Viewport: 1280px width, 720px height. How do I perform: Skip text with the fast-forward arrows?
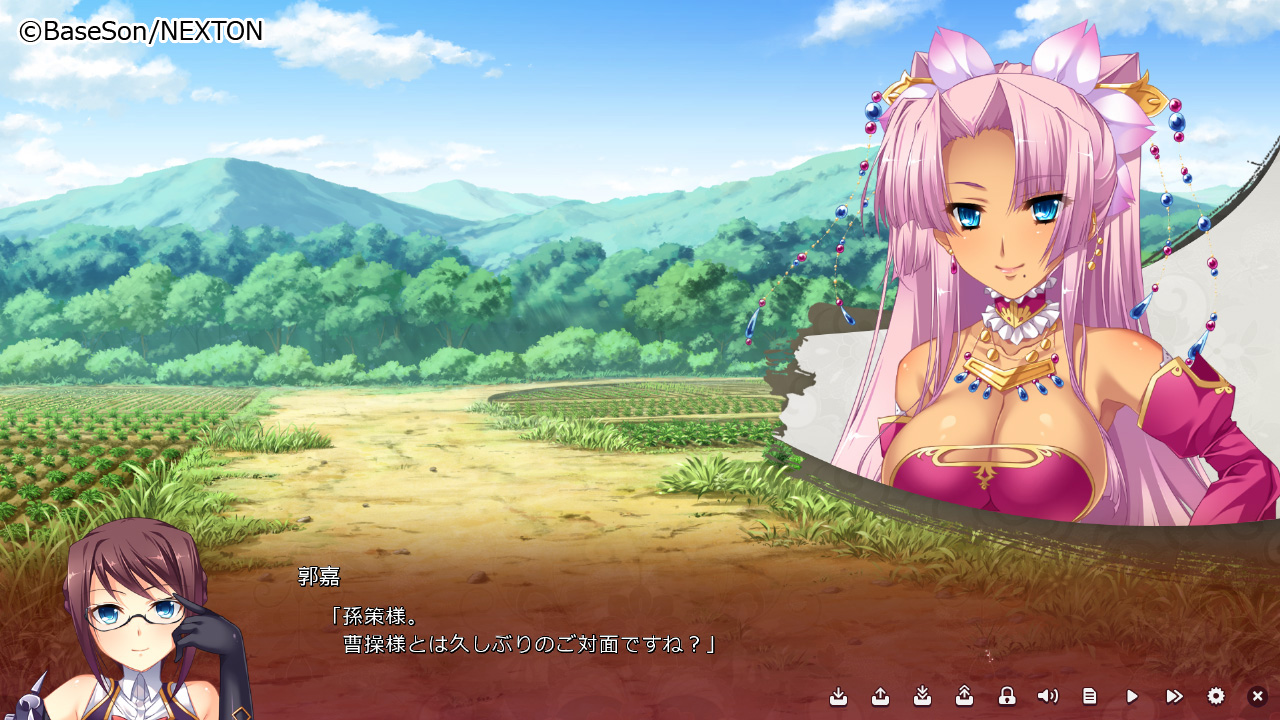(x=1174, y=696)
